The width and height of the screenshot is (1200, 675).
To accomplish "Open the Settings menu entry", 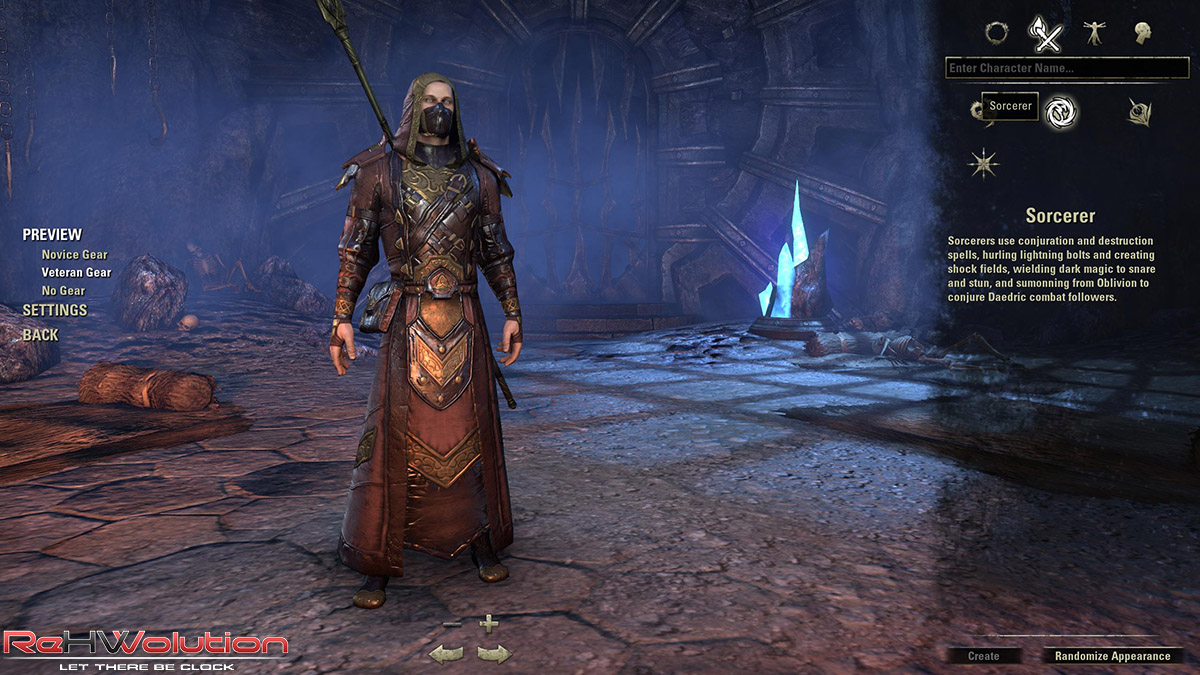I will 55,310.
